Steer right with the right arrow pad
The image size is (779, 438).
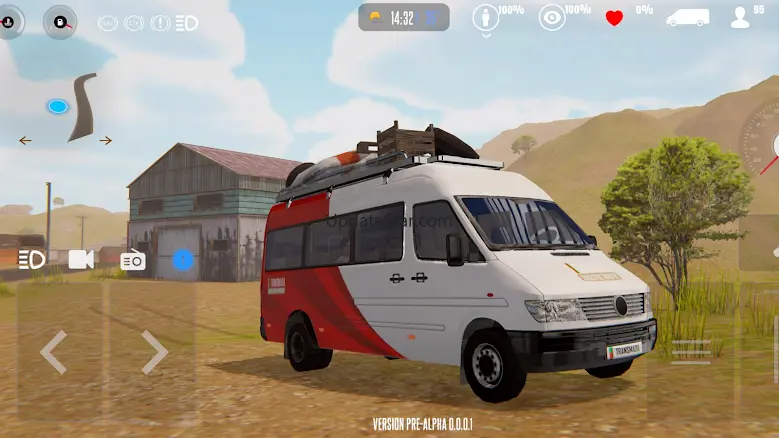pos(153,352)
